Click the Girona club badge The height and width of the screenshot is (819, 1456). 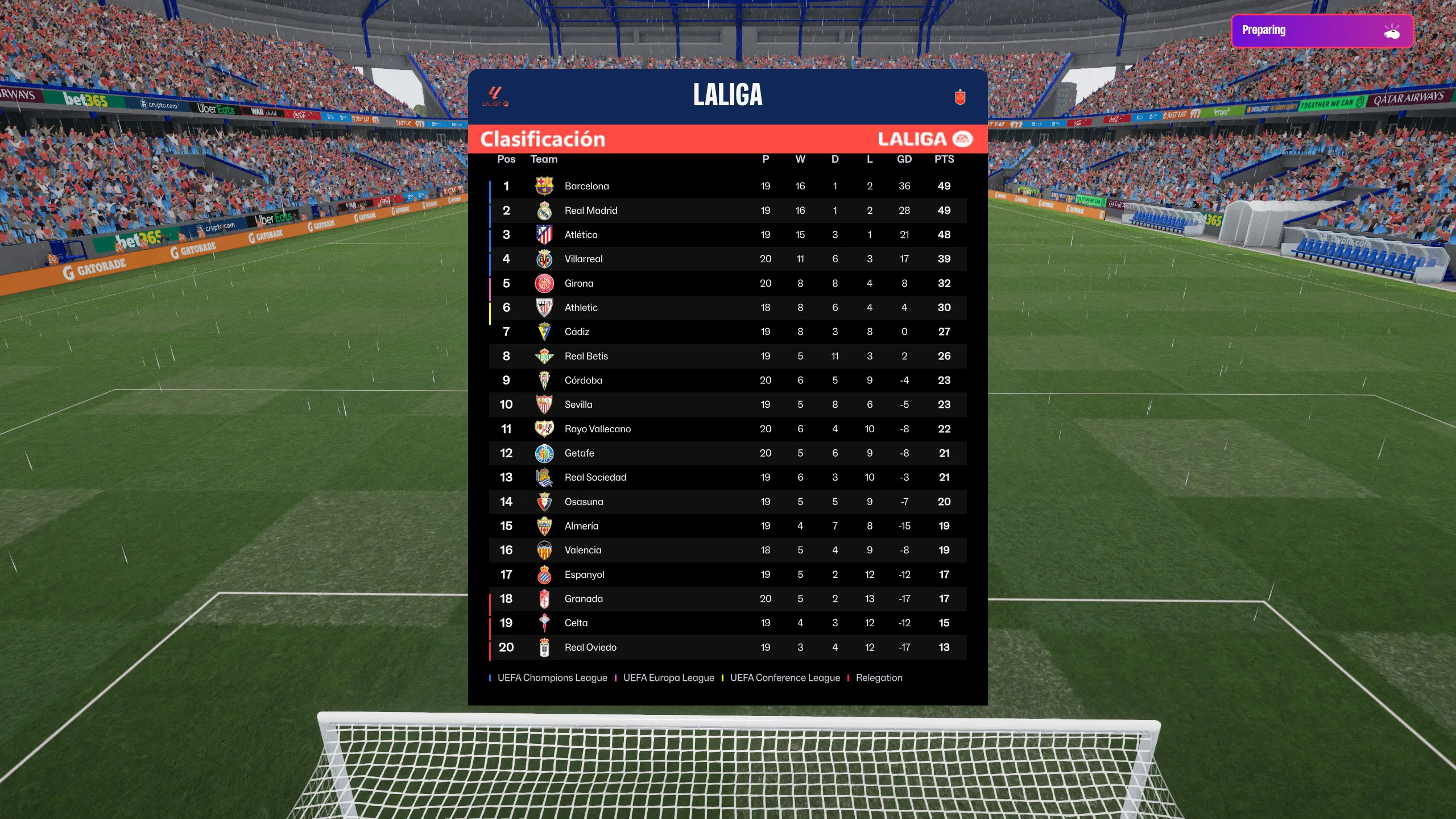tap(544, 283)
